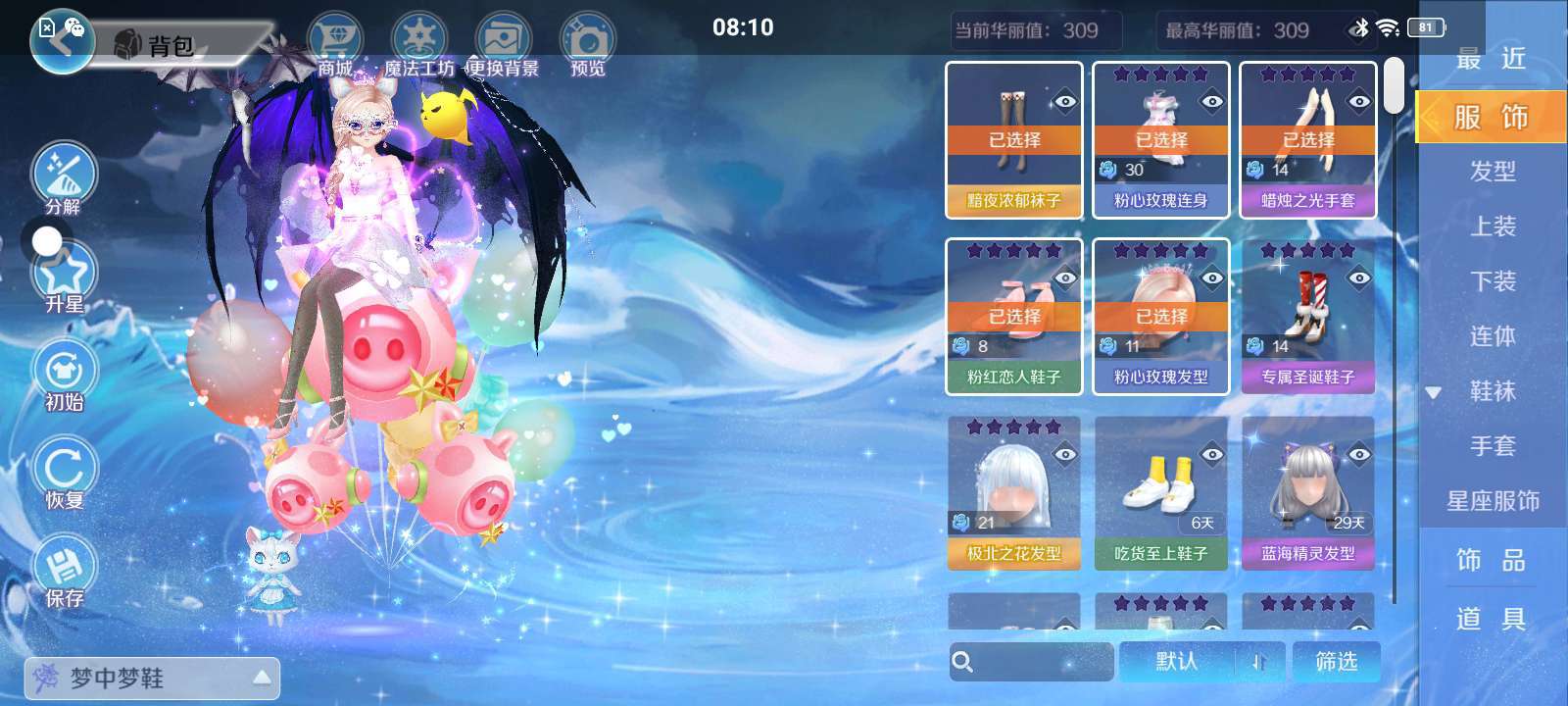The image size is (1568, 706).
Task: Open the 预览 preview camera
Action: [x=587, y=44]
